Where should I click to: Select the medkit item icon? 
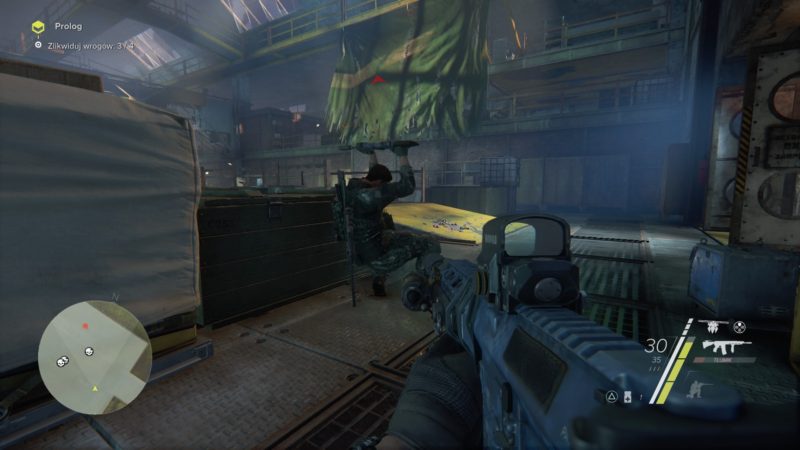[628, 398]
